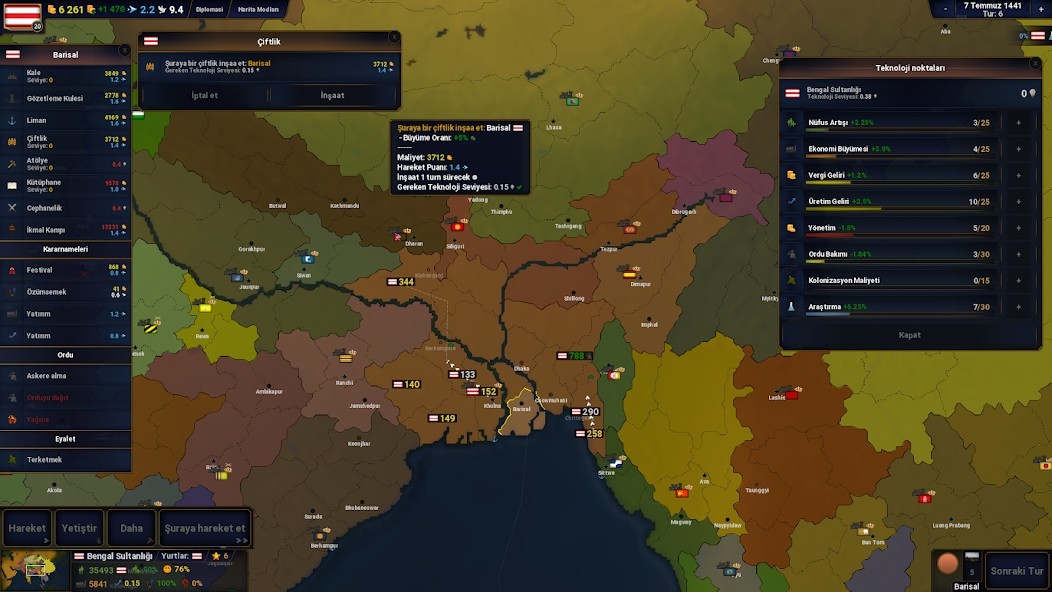Confirm farm construction with İnşaat
Screen dimensions: 1052x592
point(332,95)
